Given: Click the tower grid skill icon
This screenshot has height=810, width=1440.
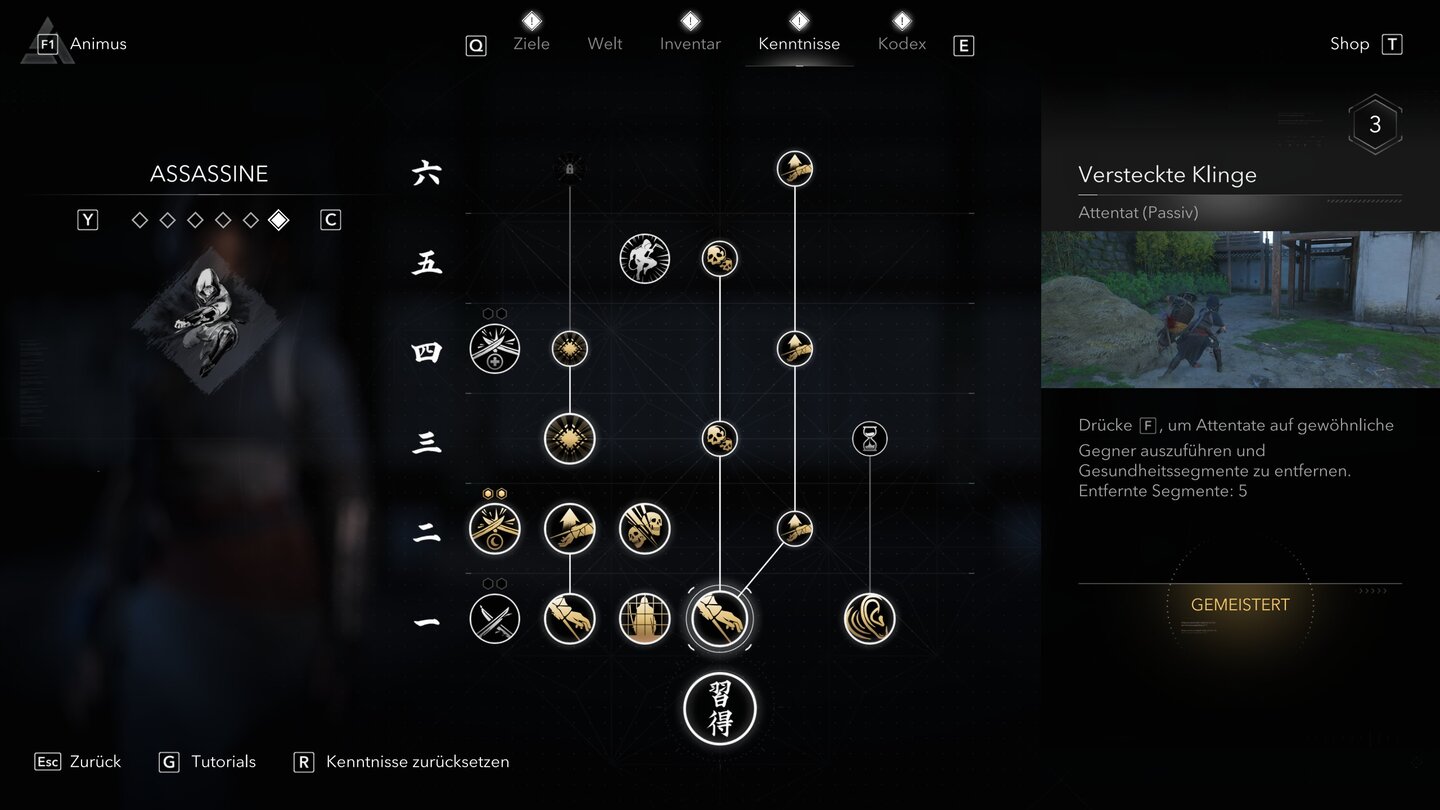Looking at the screenshot, I should 644,618.
